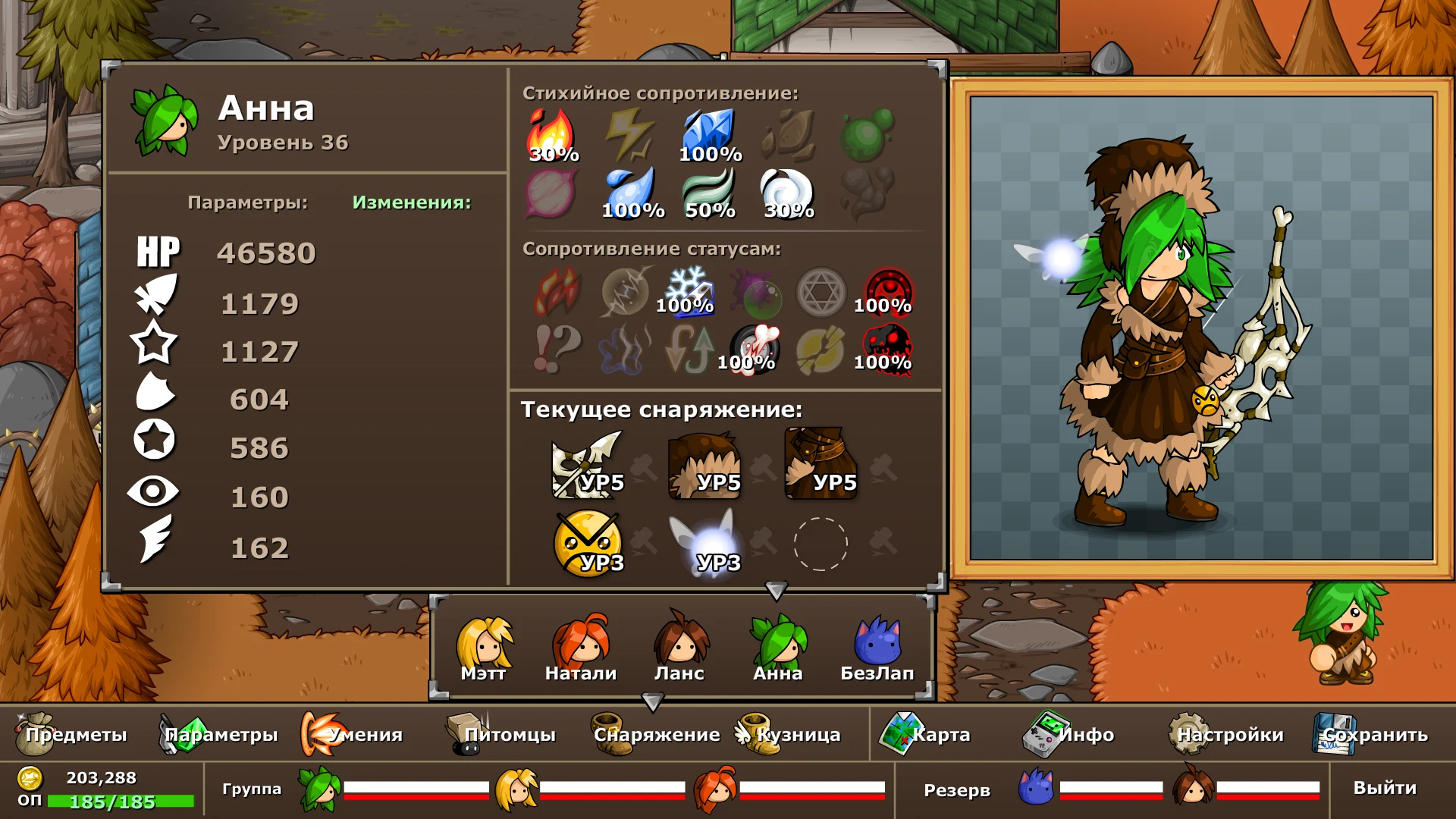The width and height of the screenshot is (1456, 819).
Task: Open the Предметы (Items) menu
Action: point(72,734)
